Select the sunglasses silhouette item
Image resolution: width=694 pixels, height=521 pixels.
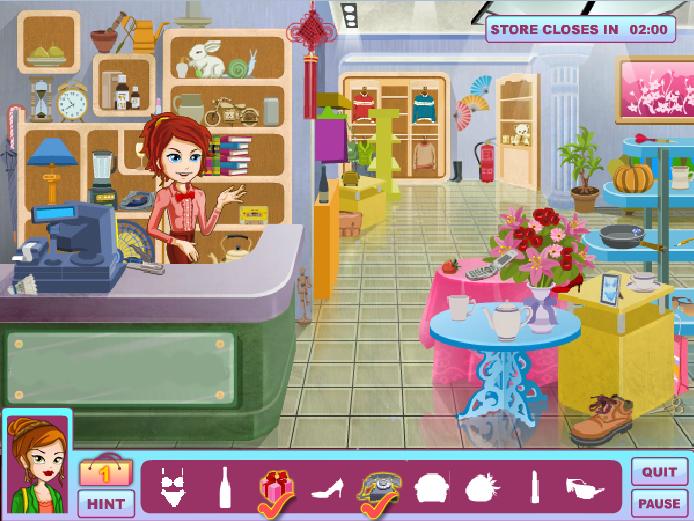click(x=585, y=488)
